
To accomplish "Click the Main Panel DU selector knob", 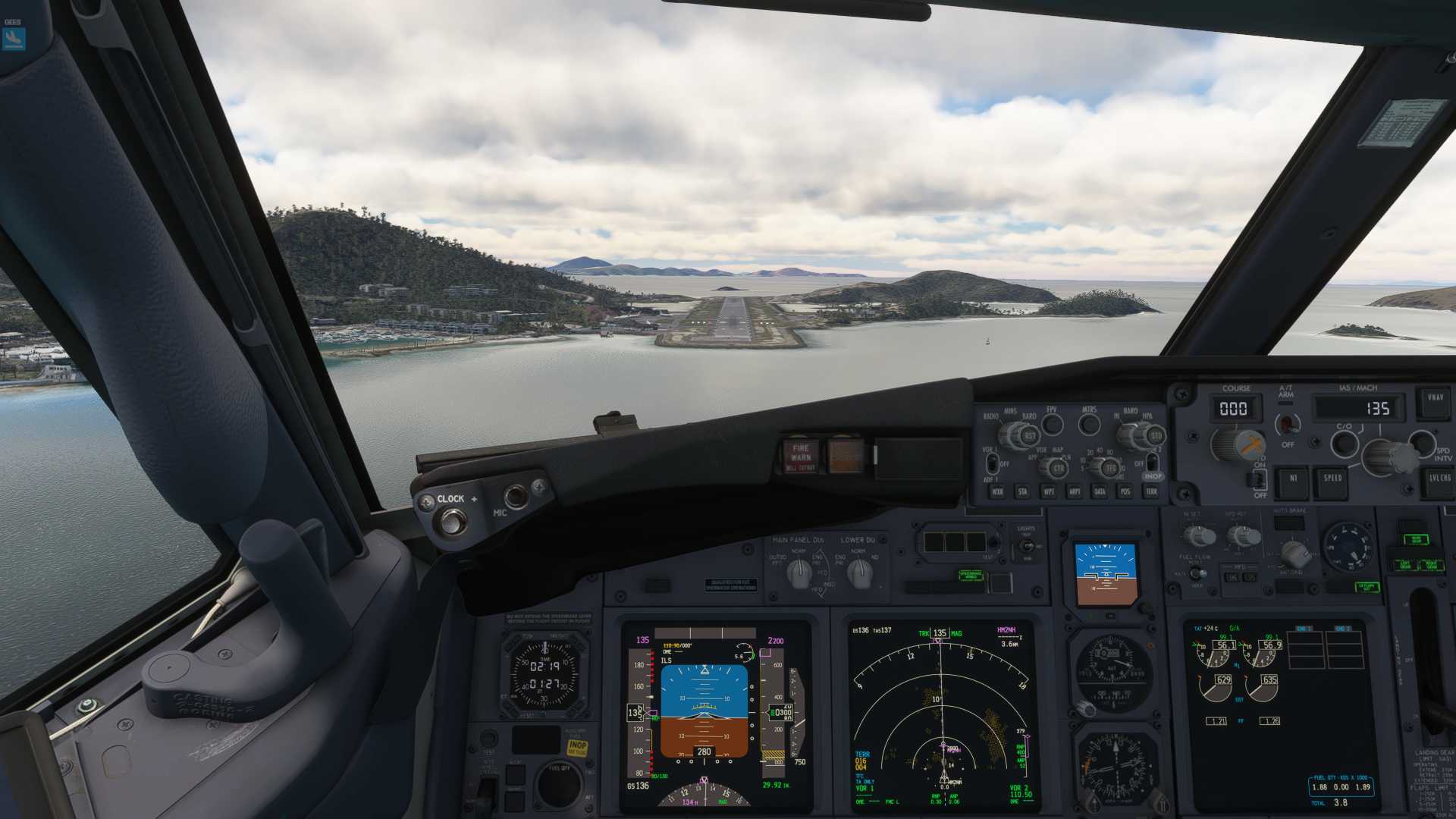I will click(x=799, y=573).
